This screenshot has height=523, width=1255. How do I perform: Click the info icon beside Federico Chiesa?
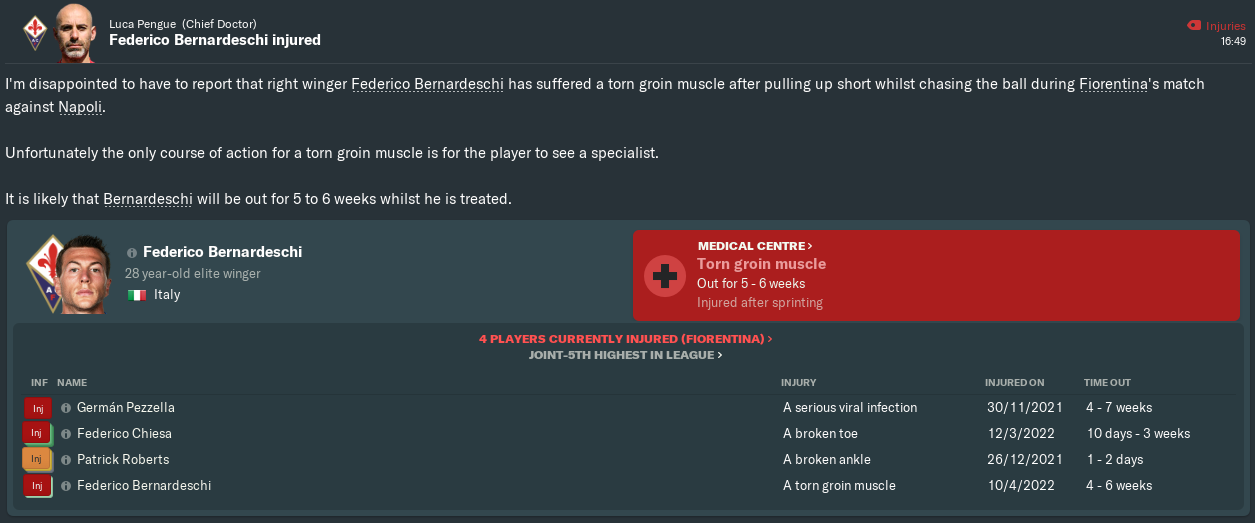66,434
